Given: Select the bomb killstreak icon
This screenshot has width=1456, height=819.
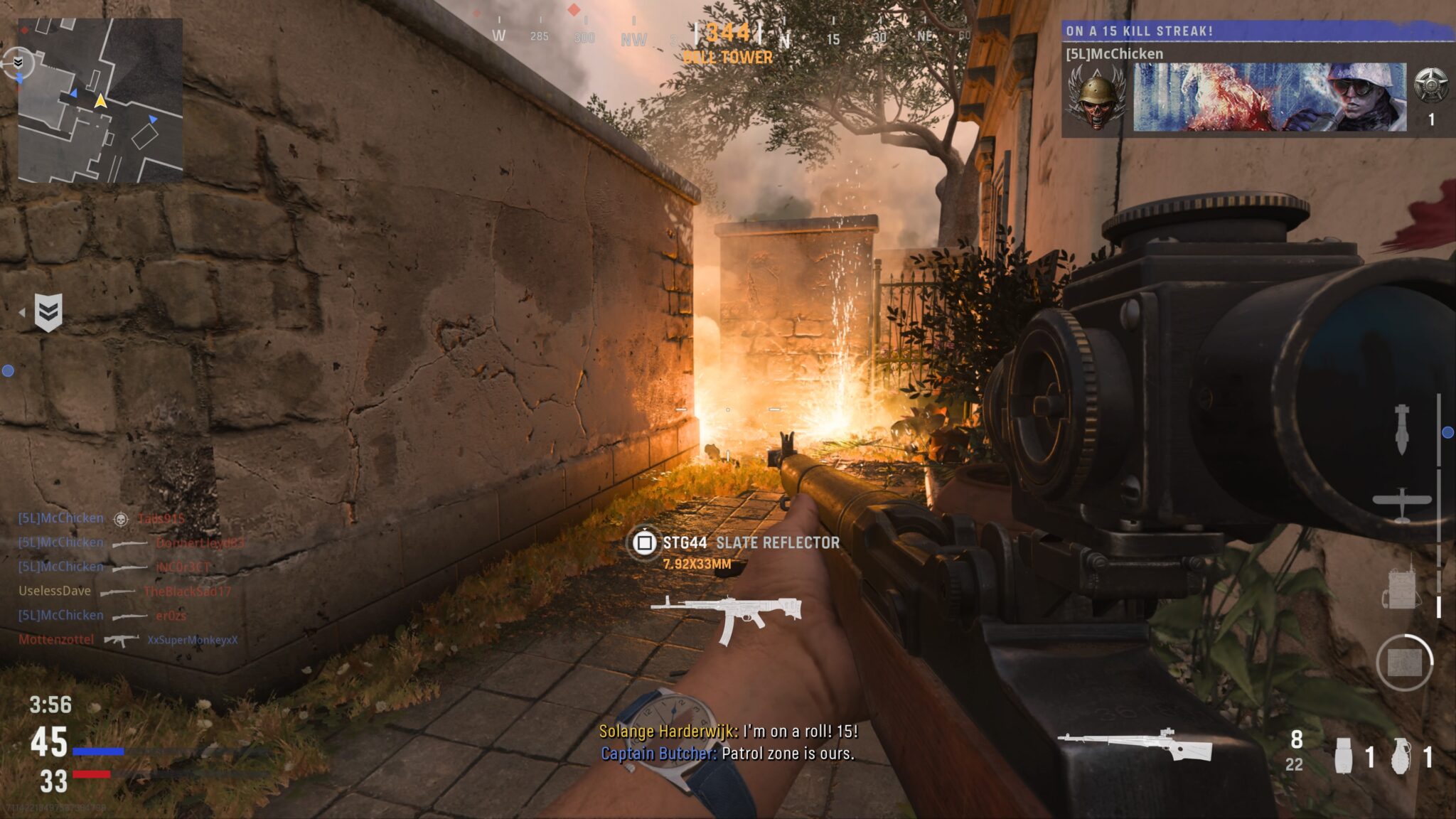Looking at the screenshot, I should [x=1403, y=431].
